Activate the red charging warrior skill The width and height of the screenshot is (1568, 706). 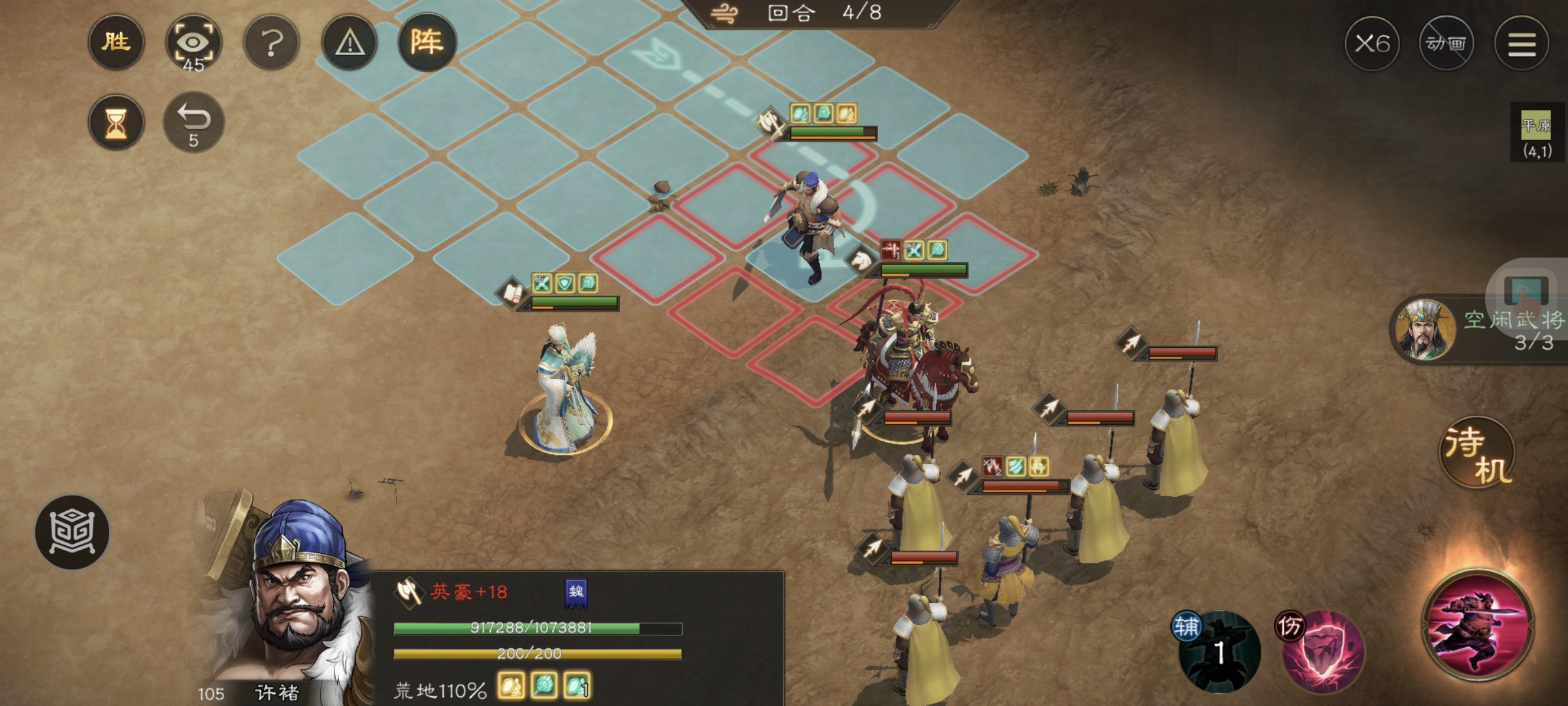click(1478, 625)
